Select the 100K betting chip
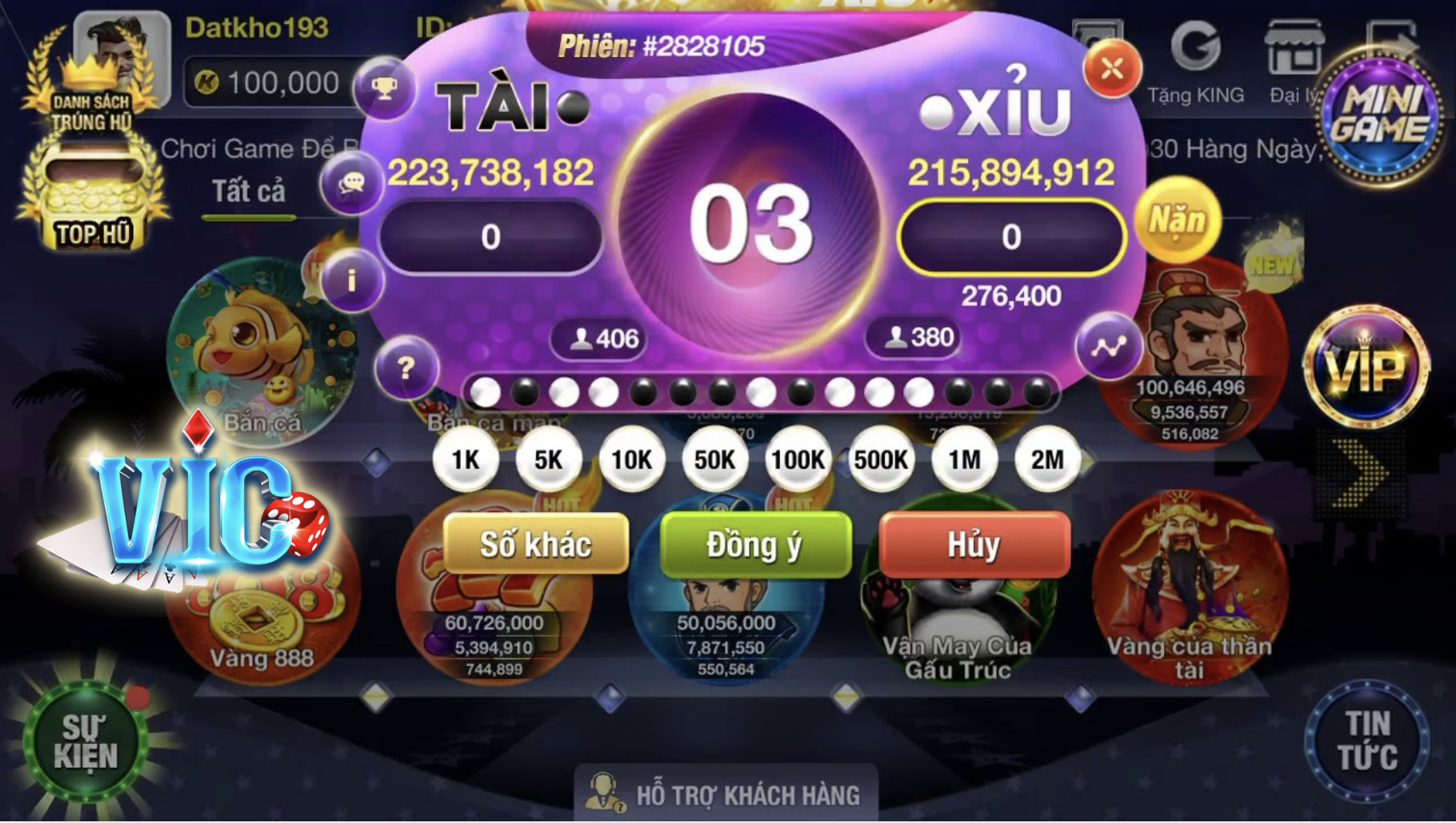The width and height of the screenshot is (1456, 823). pyautogui.click(x=799, y=459)
